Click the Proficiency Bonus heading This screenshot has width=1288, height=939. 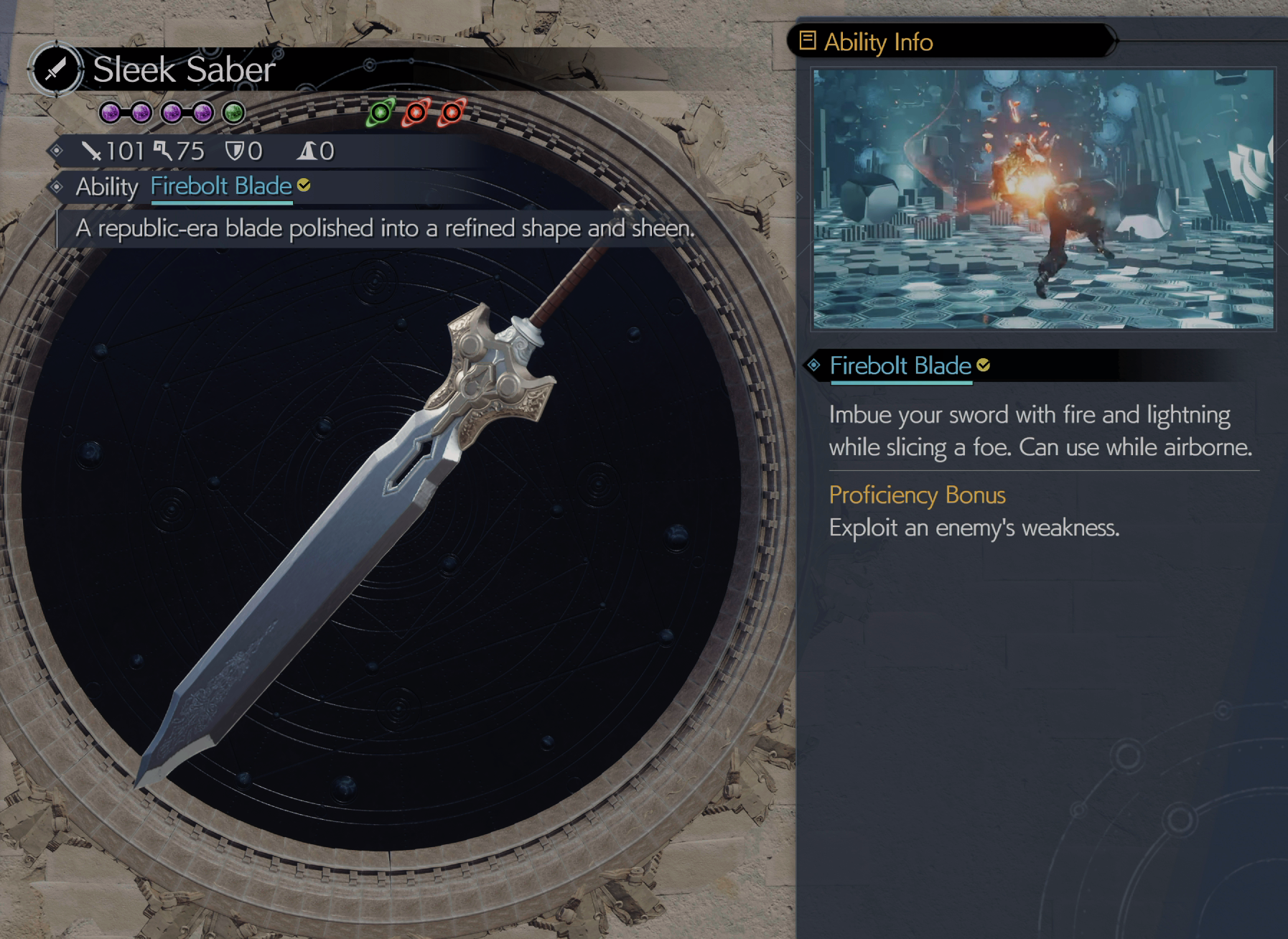tap(917, 495)
